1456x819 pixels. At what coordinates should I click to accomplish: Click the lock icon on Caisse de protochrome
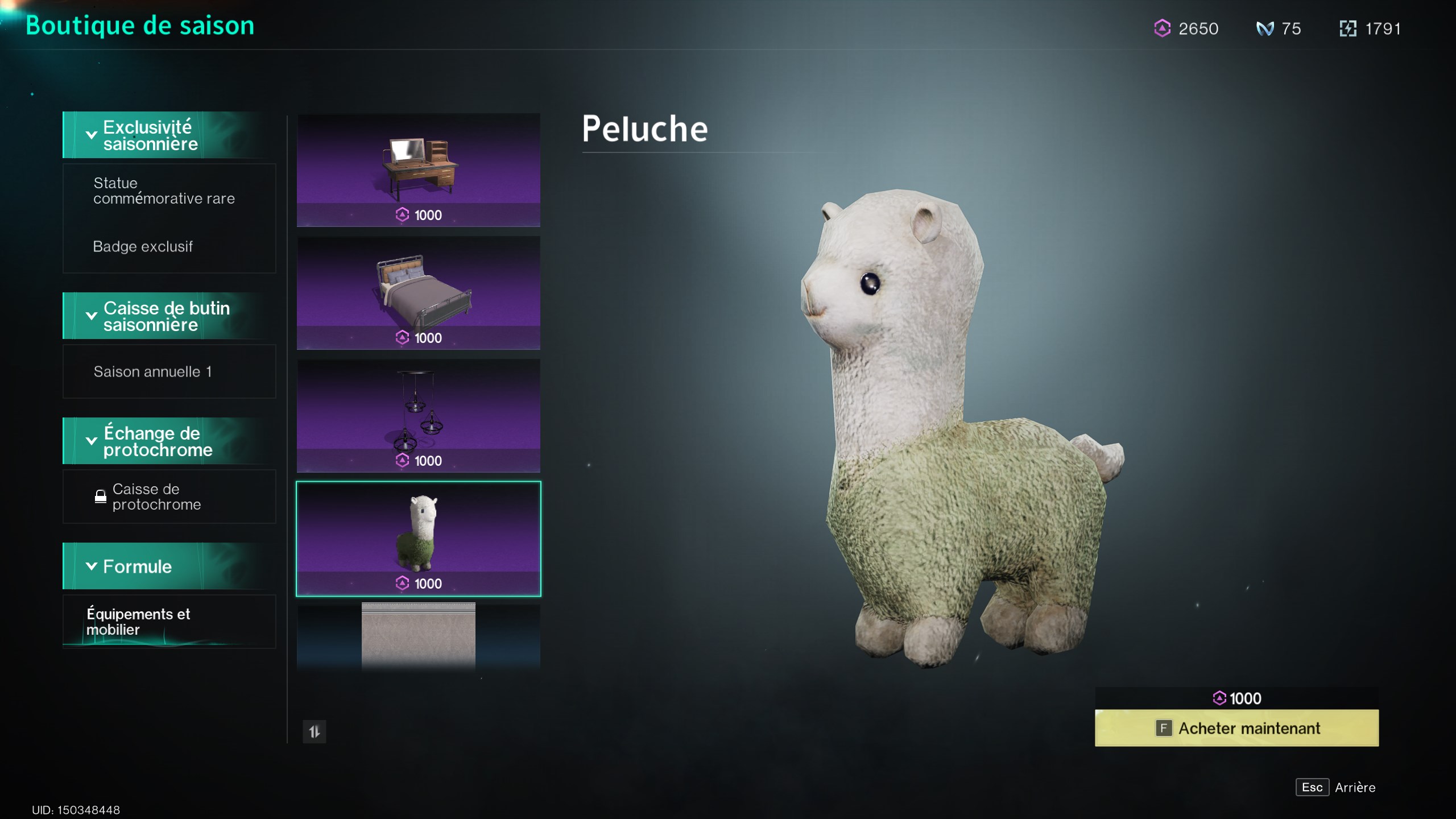click(x=101, y=497)
